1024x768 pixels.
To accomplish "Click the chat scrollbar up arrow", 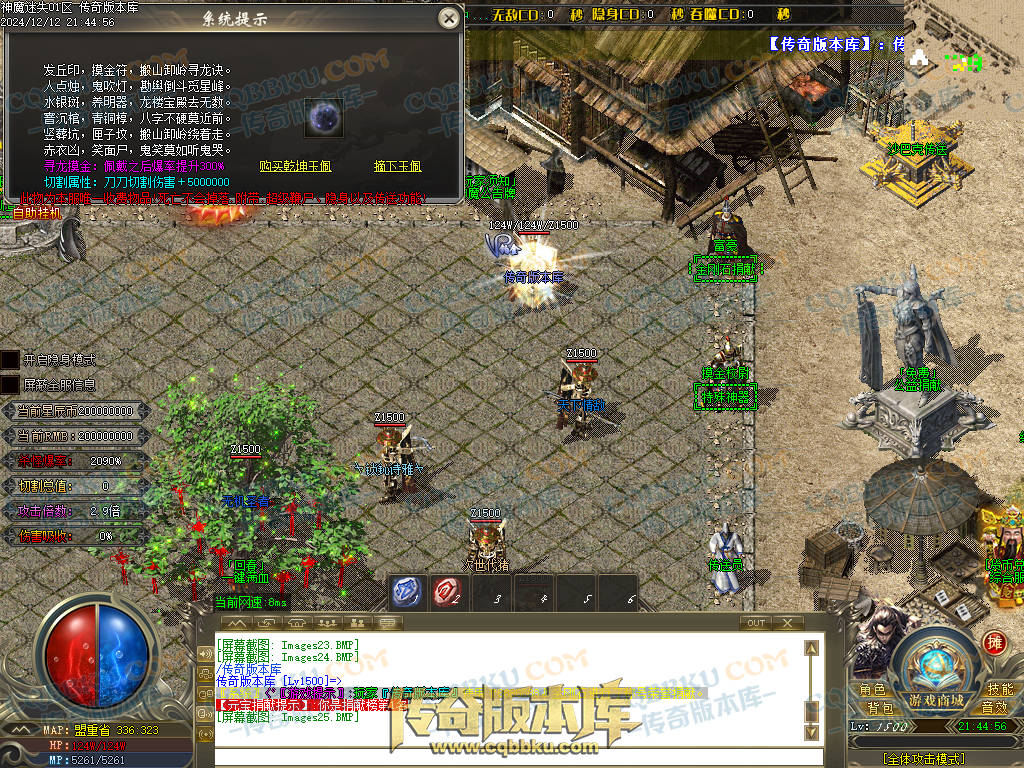I will [812, 648].
